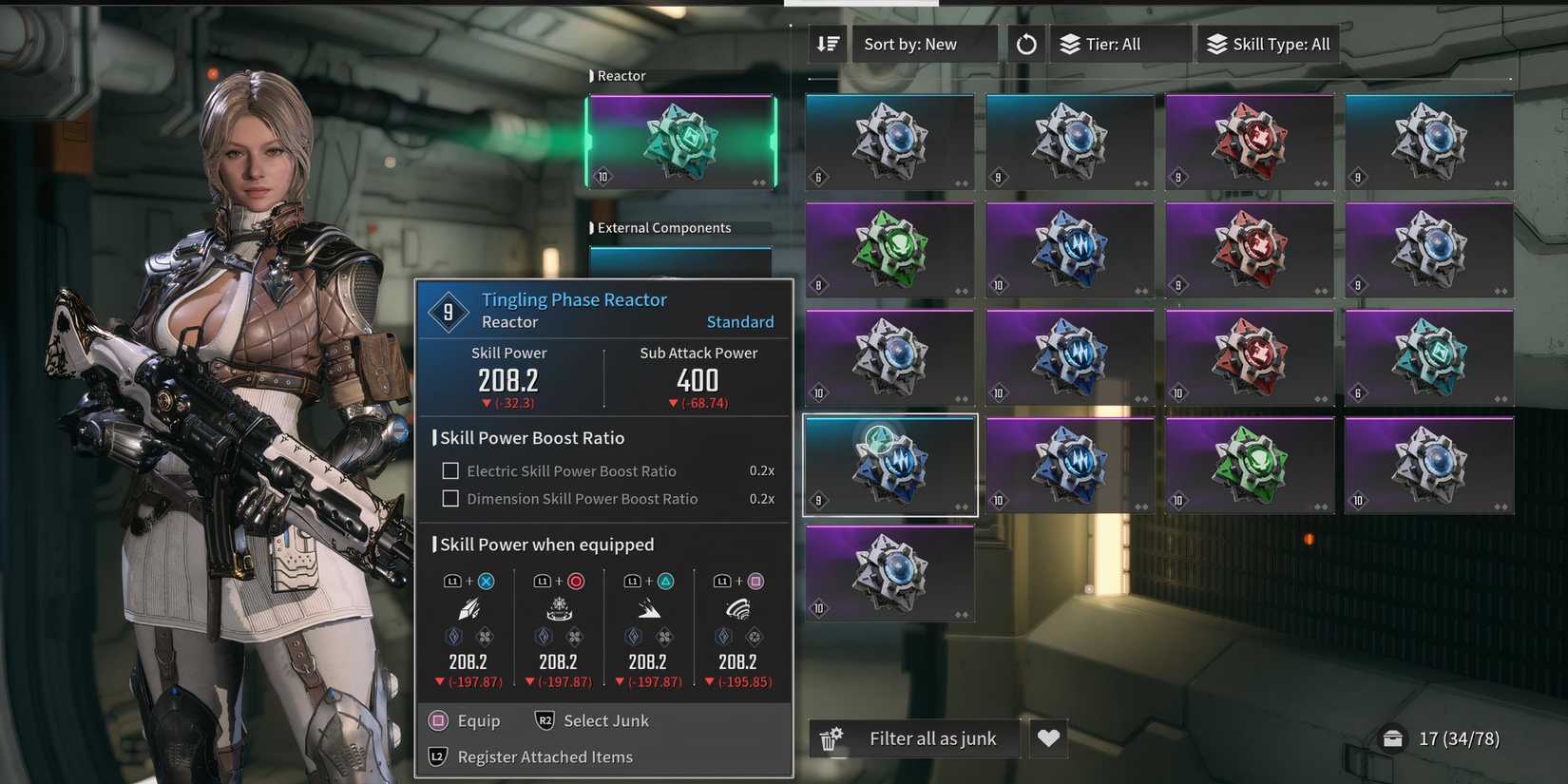
Task: Select the green skull reactor in second row
Action: click(x=889, y=249)
